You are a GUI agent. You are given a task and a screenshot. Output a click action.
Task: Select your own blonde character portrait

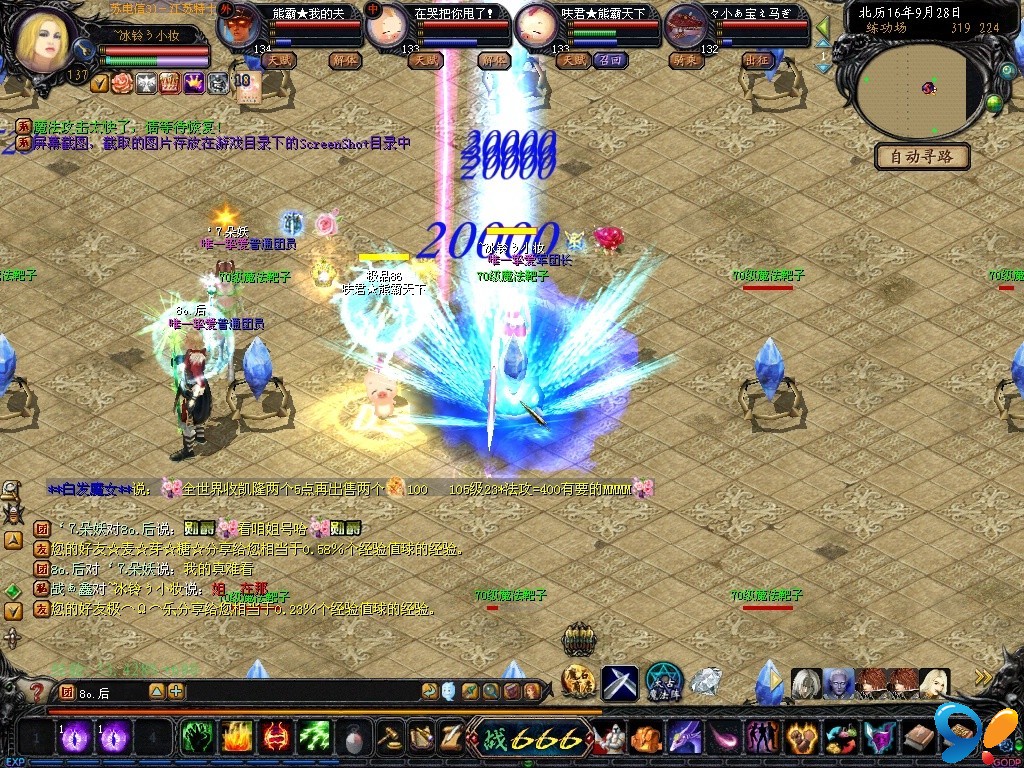pos(46,40)
